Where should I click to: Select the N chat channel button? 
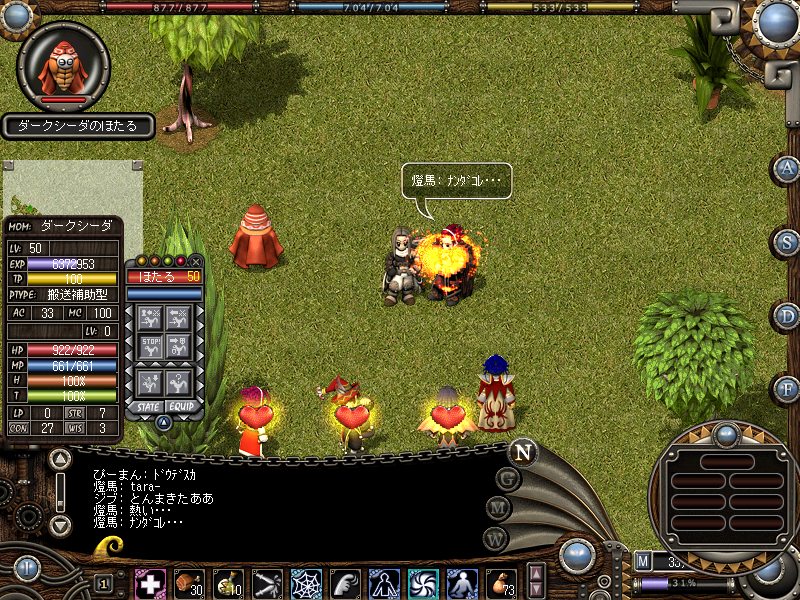point(521,451)
